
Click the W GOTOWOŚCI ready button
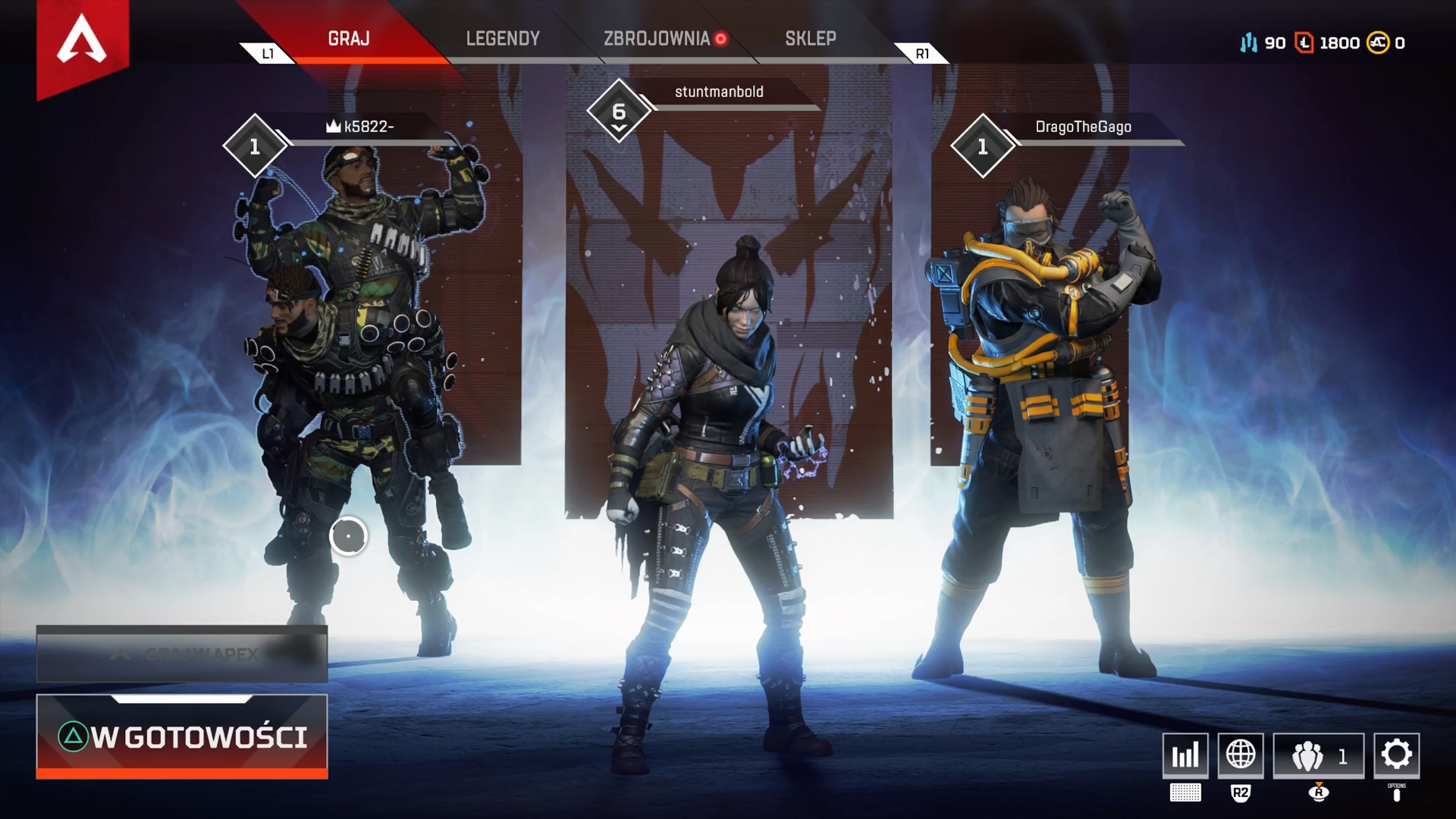coord(182,736)
